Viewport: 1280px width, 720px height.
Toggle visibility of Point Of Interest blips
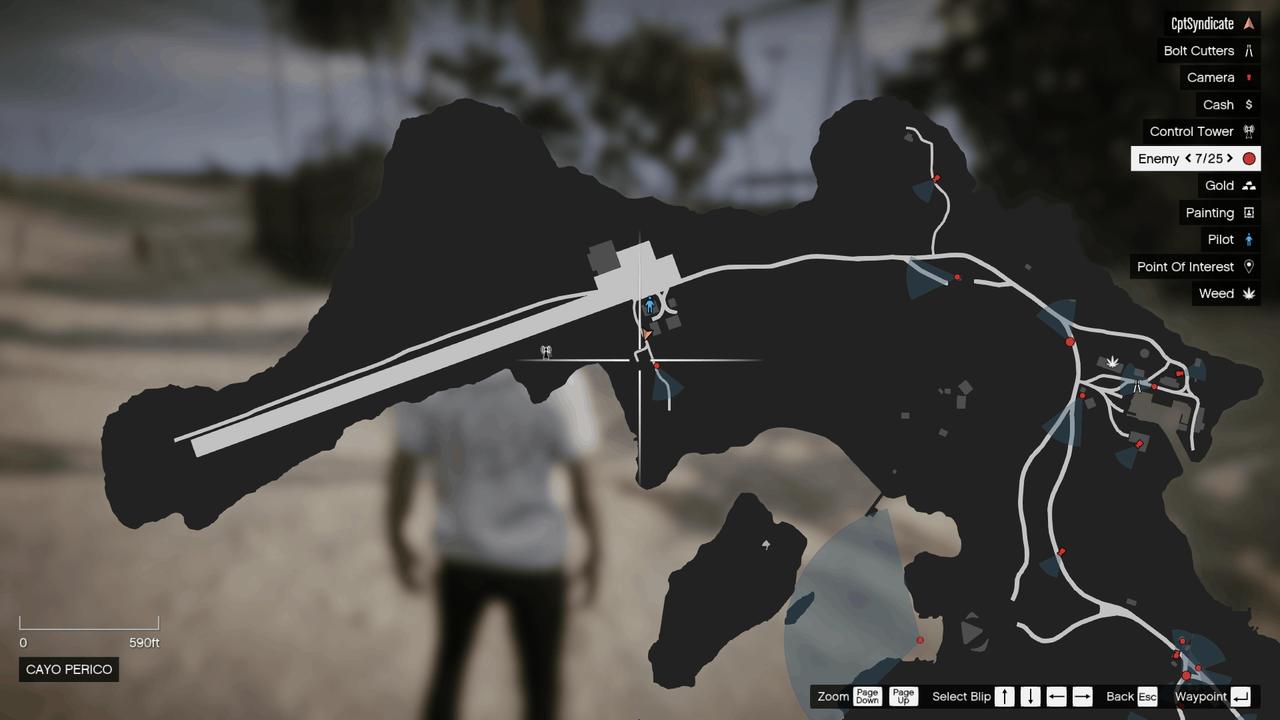click(x=1193, y=266)
